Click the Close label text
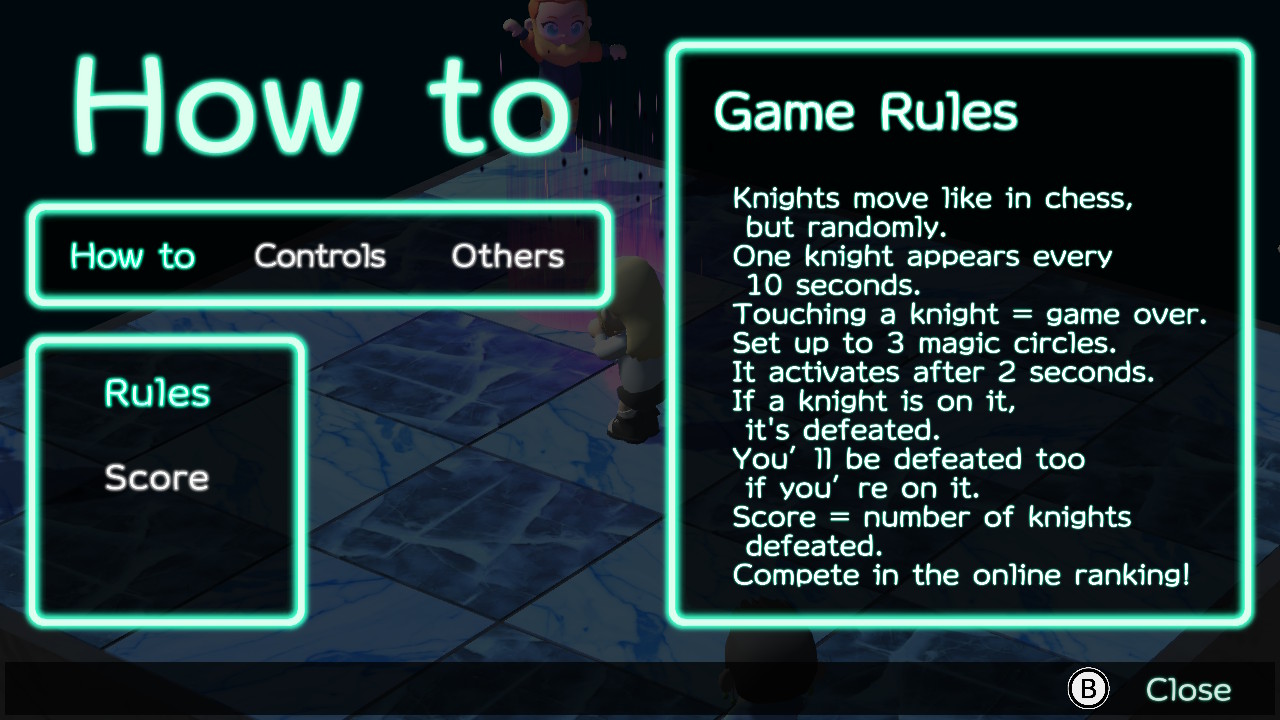 tap(1187, 688)
